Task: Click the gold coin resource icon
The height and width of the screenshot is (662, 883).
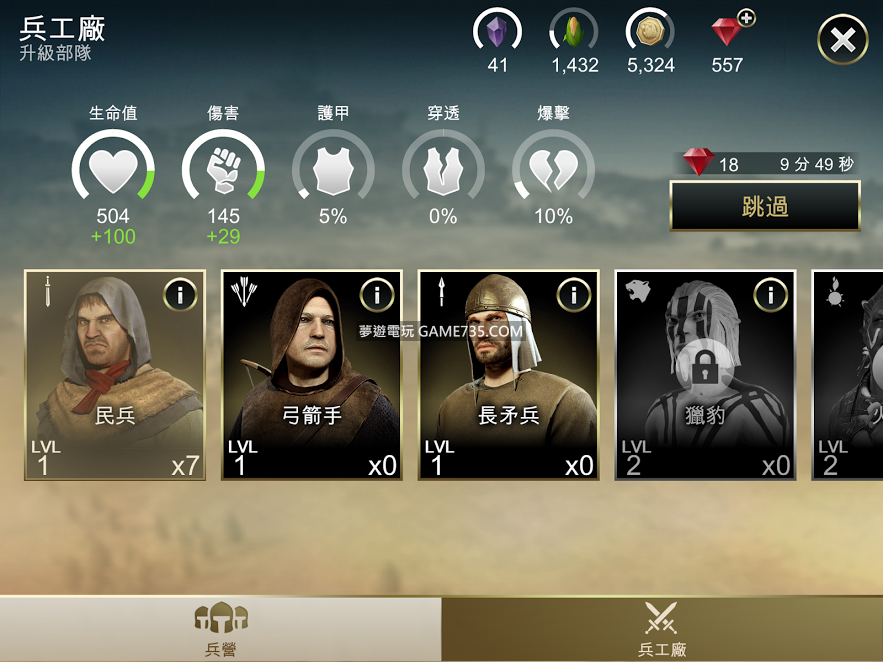Action: (x=650, y=33)
